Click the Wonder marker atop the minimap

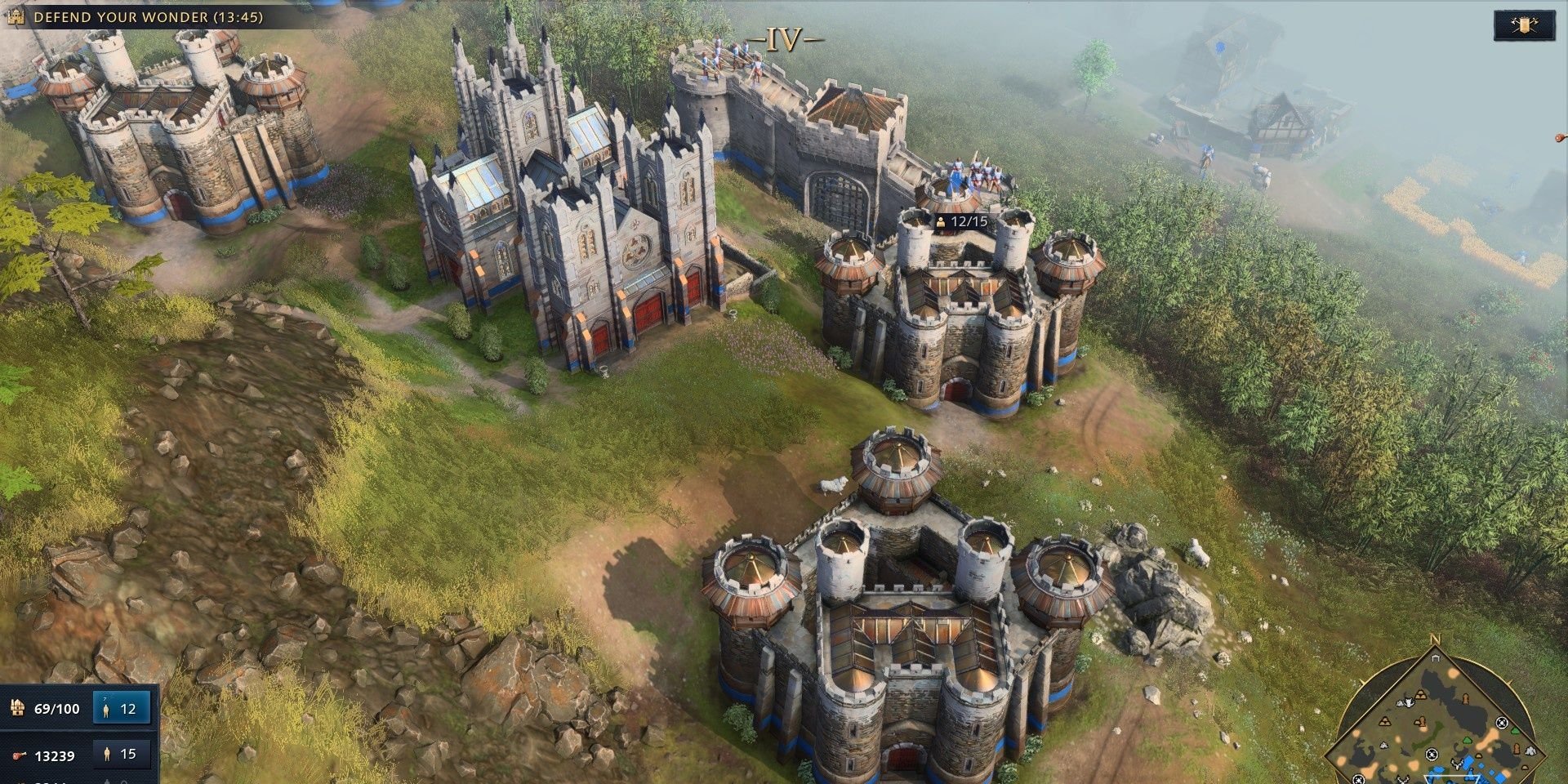click(1436, 658)
